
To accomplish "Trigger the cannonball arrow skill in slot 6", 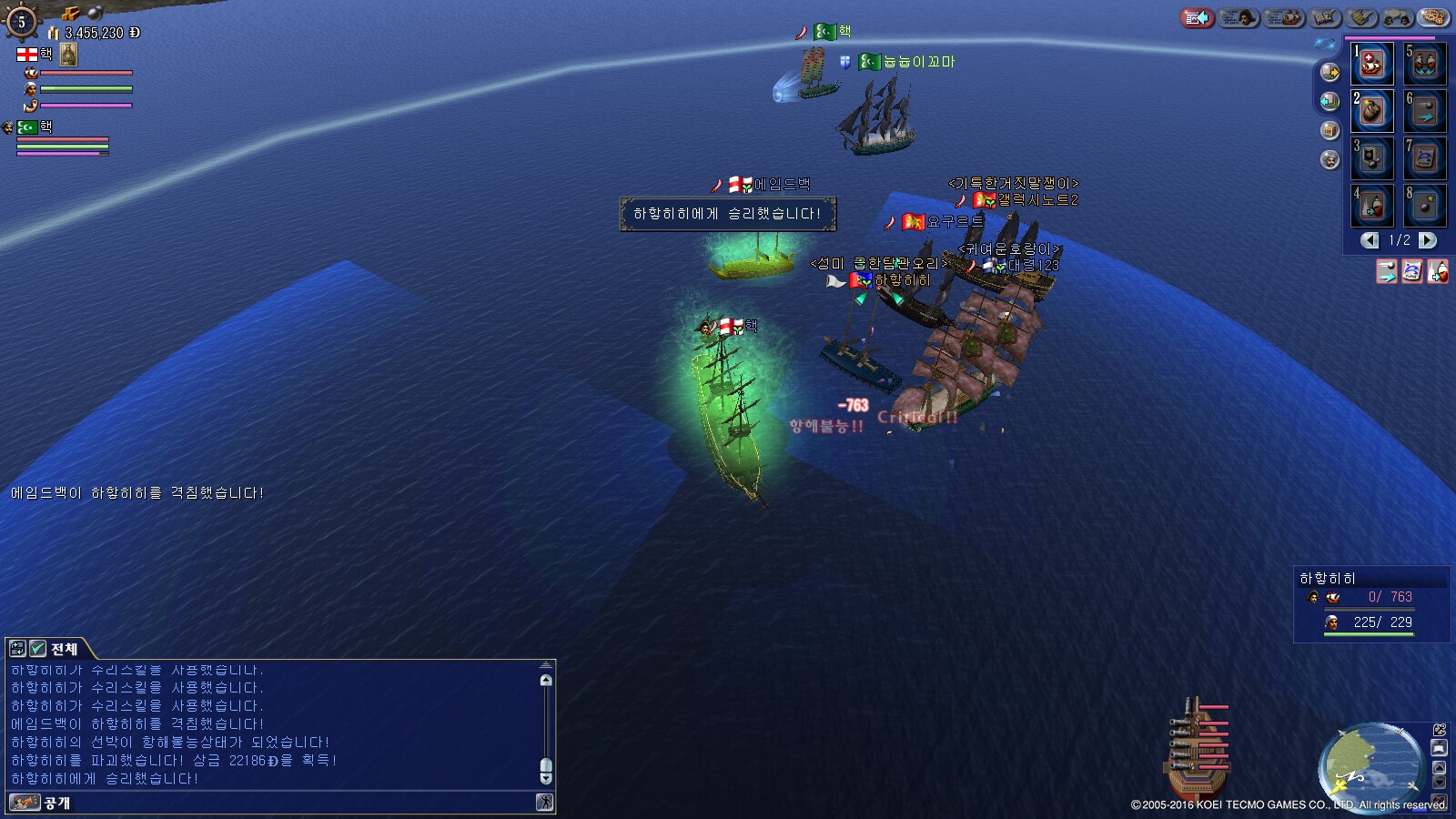I will [x=1425, y=111].
